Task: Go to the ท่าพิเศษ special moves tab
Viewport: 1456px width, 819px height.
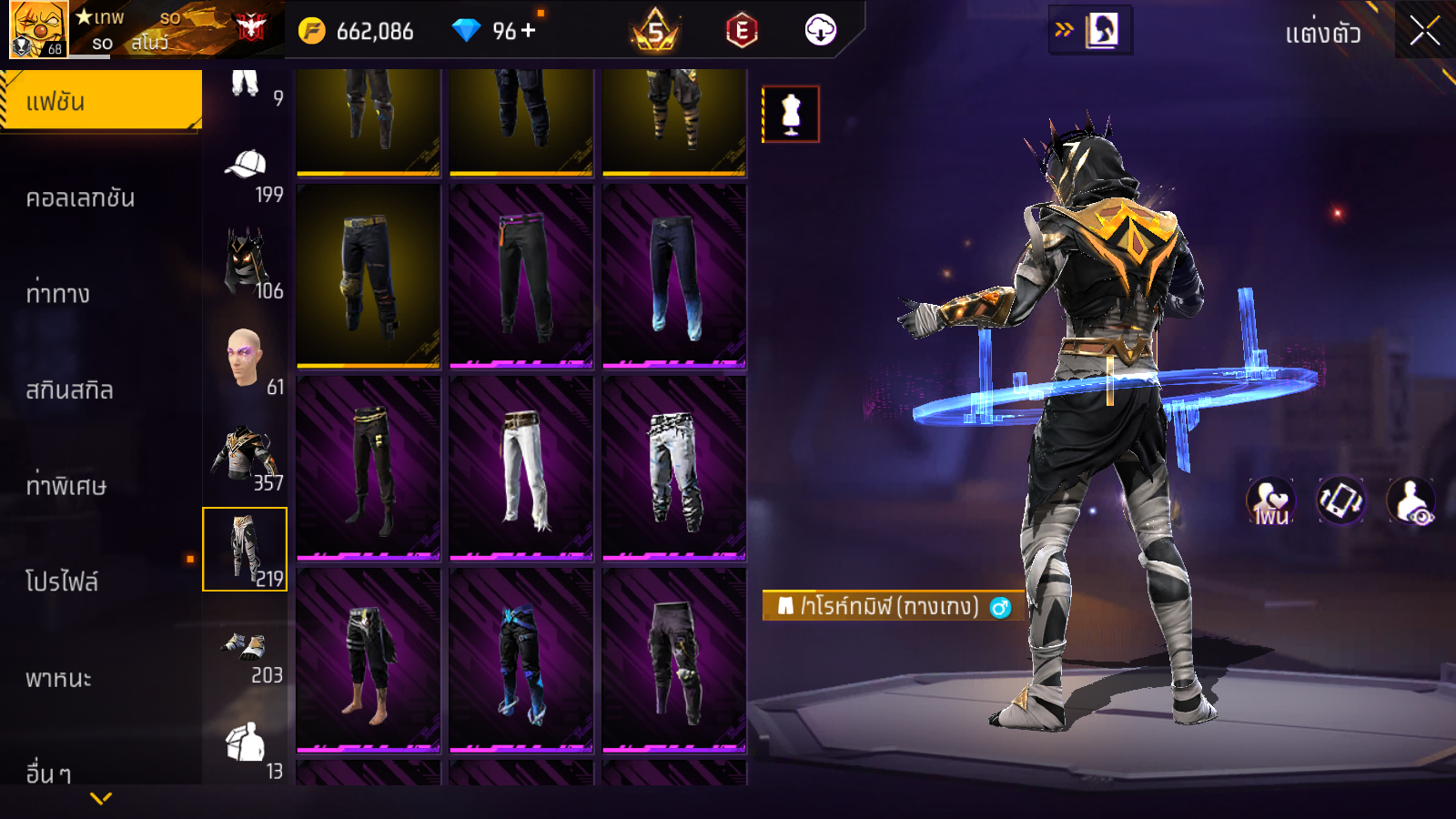Action: click(66, 486)
